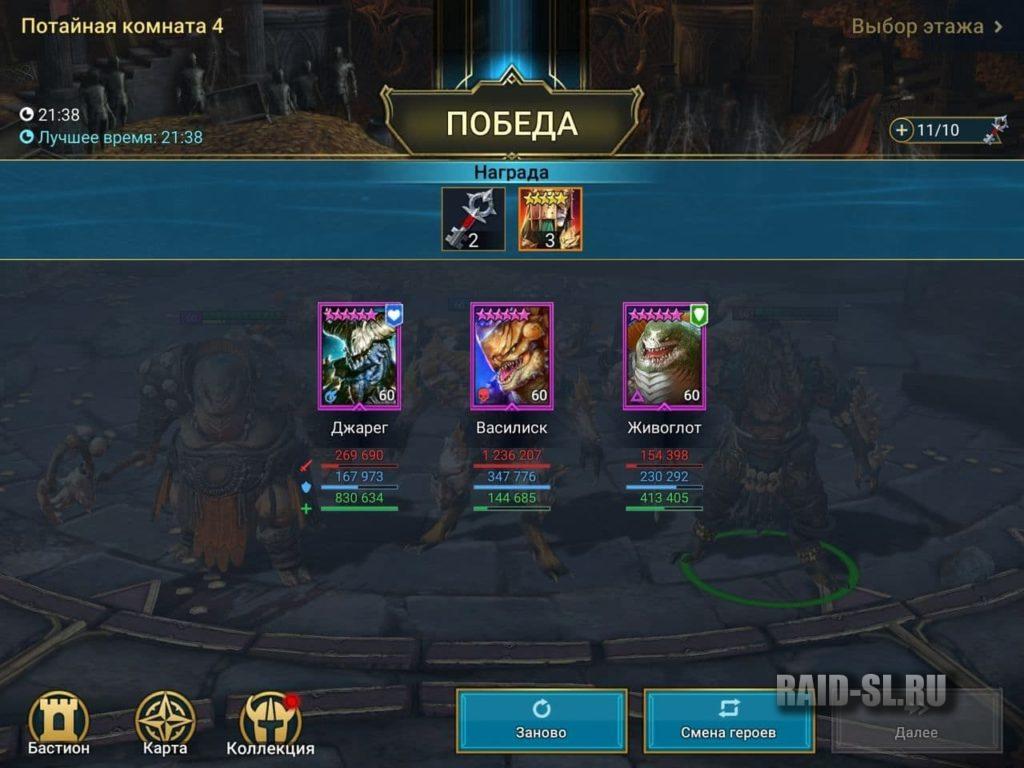Open Смена героев to change heroes
The width and height of the screenshot is (1024, 768).
pos(729,720)
